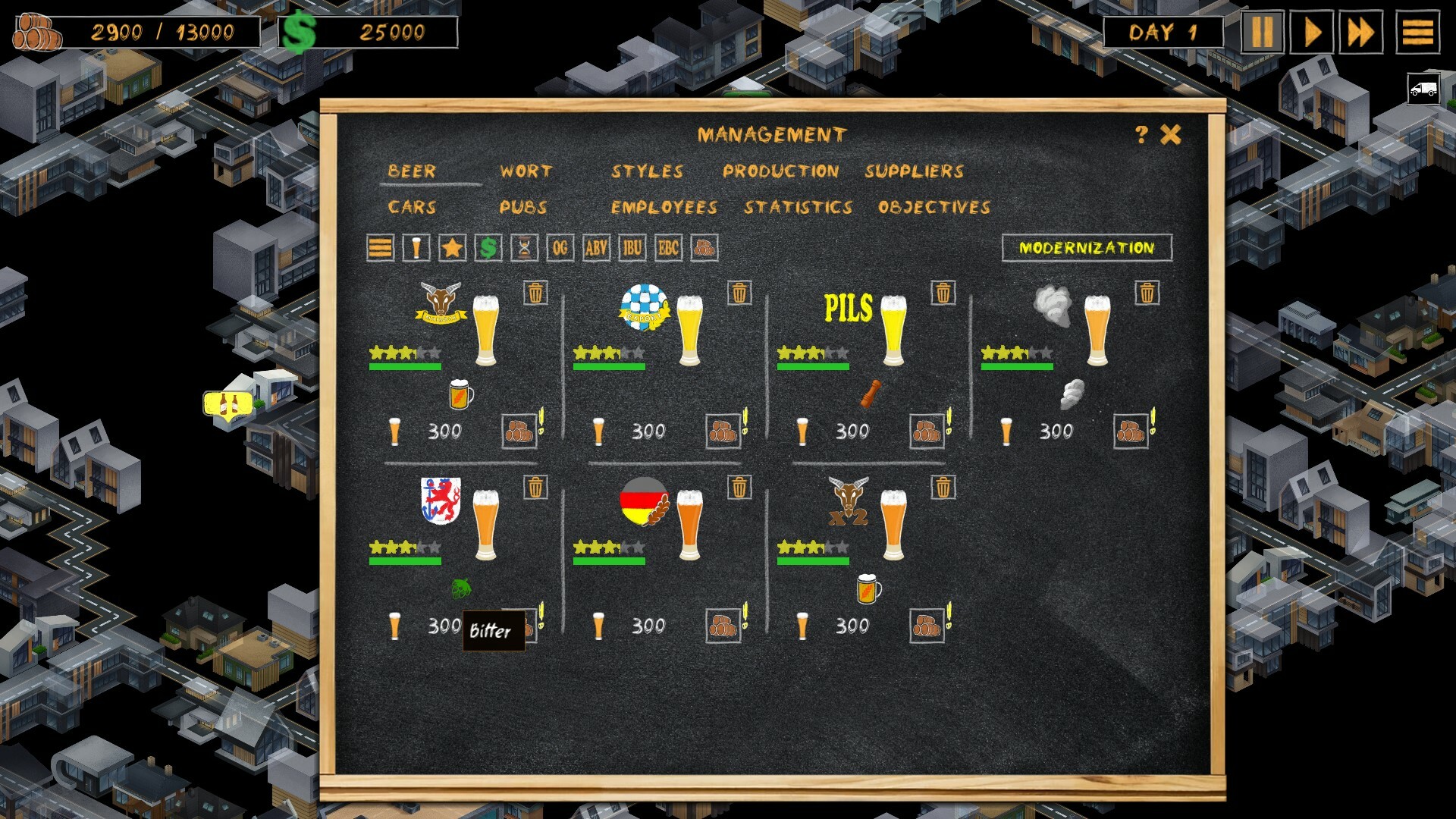The image size is (1456, 819).
Task: Open the MODERNIZATION panel
Action: pyautogui.click(x=1087, y=246)
